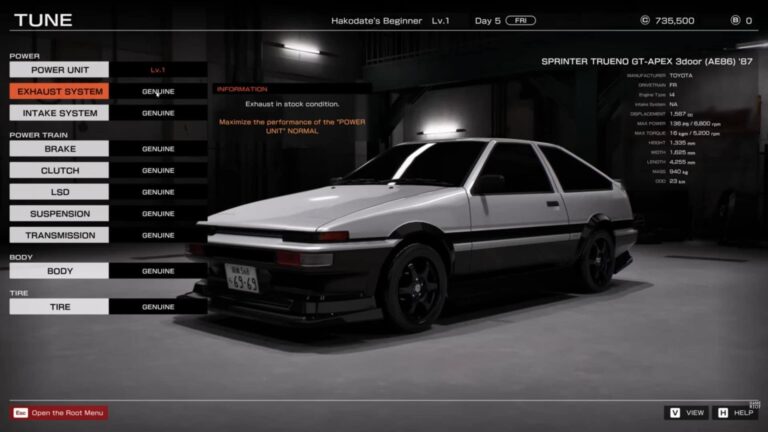Open the Transmission tuning option
This screenshot has width=768, height=432.
pos(59,236)
